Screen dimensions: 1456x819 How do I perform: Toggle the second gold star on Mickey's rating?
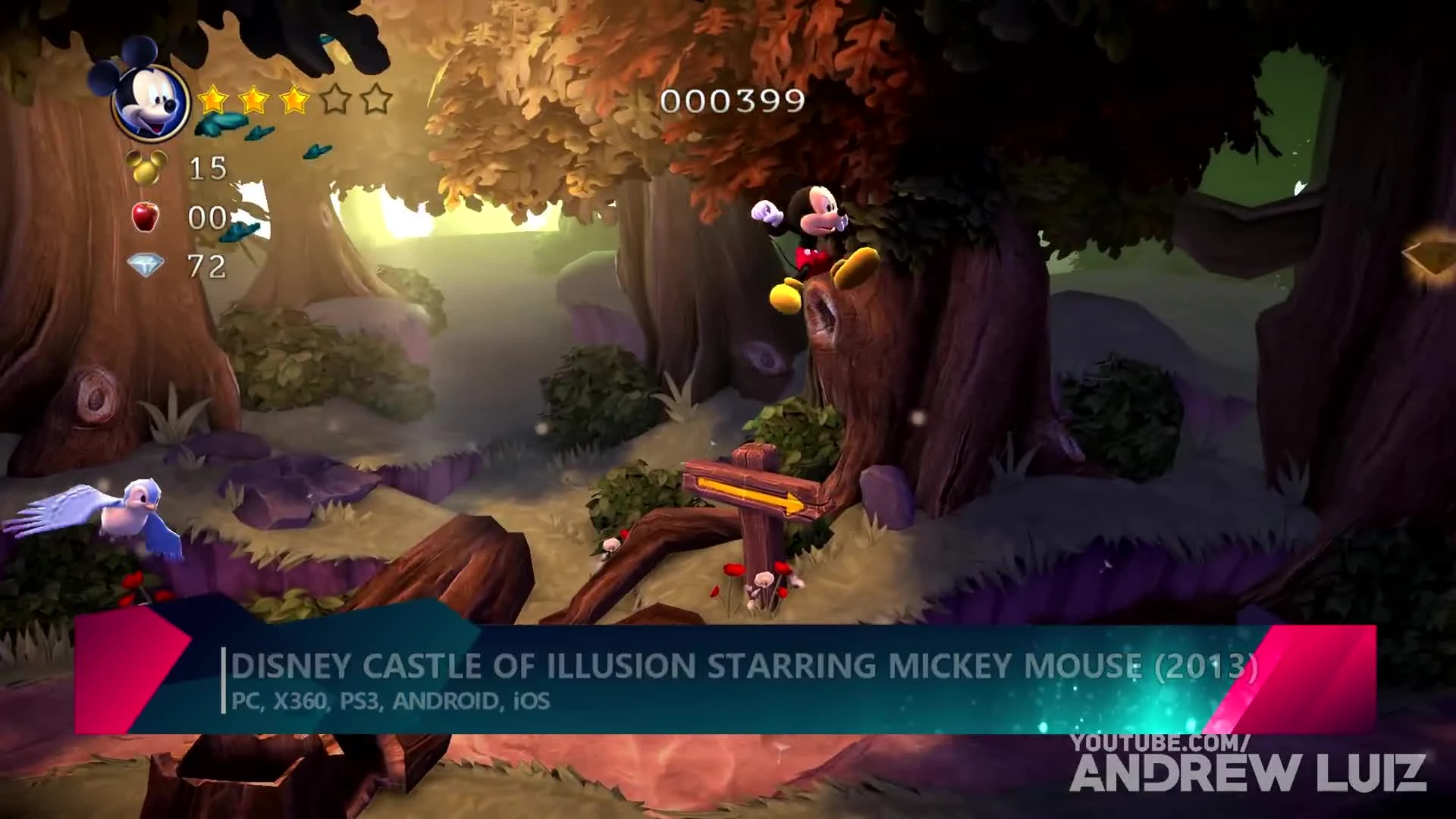(x=254, y=99)
